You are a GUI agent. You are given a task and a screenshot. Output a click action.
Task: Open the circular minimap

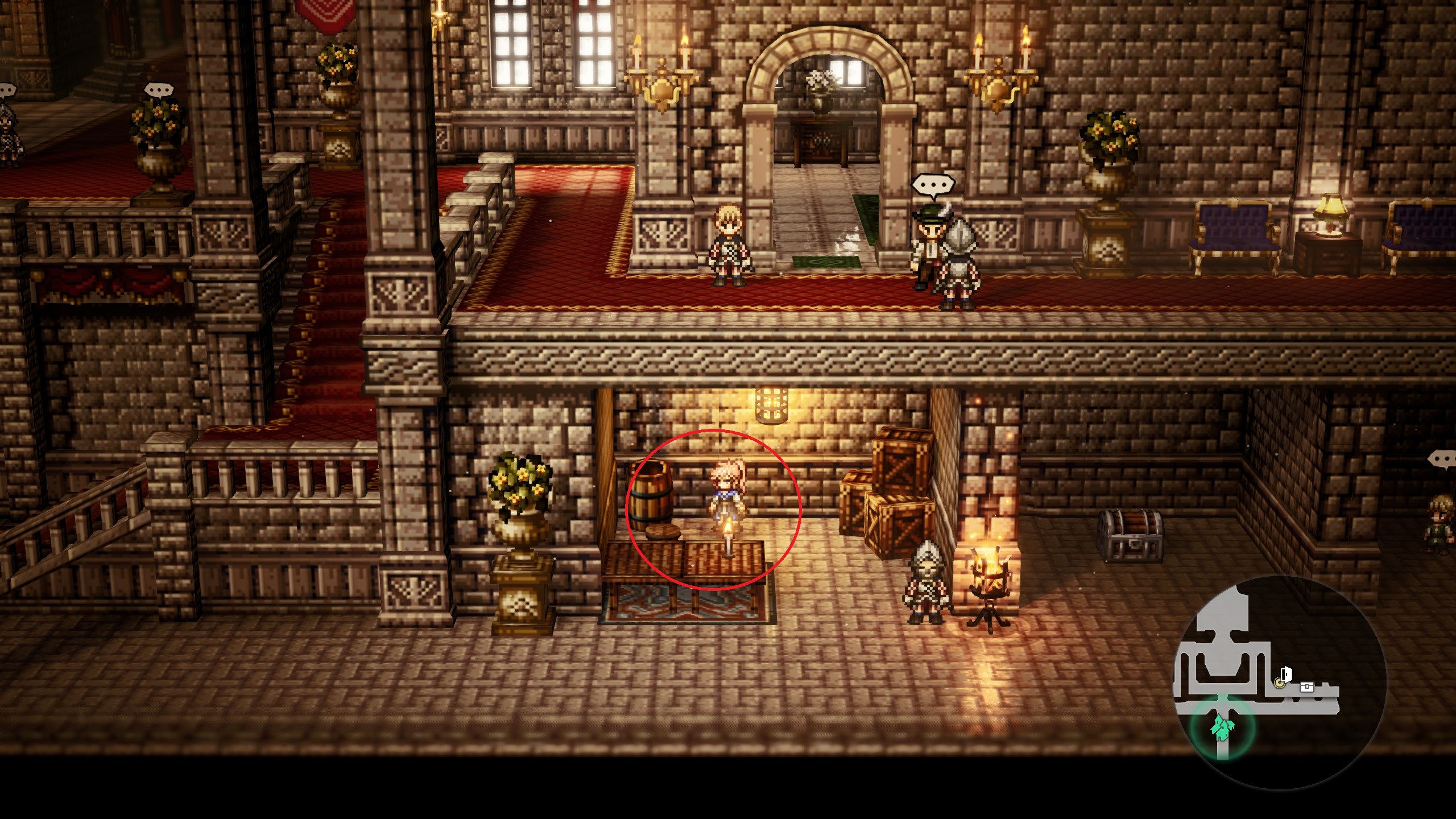tap(1280, 682)
